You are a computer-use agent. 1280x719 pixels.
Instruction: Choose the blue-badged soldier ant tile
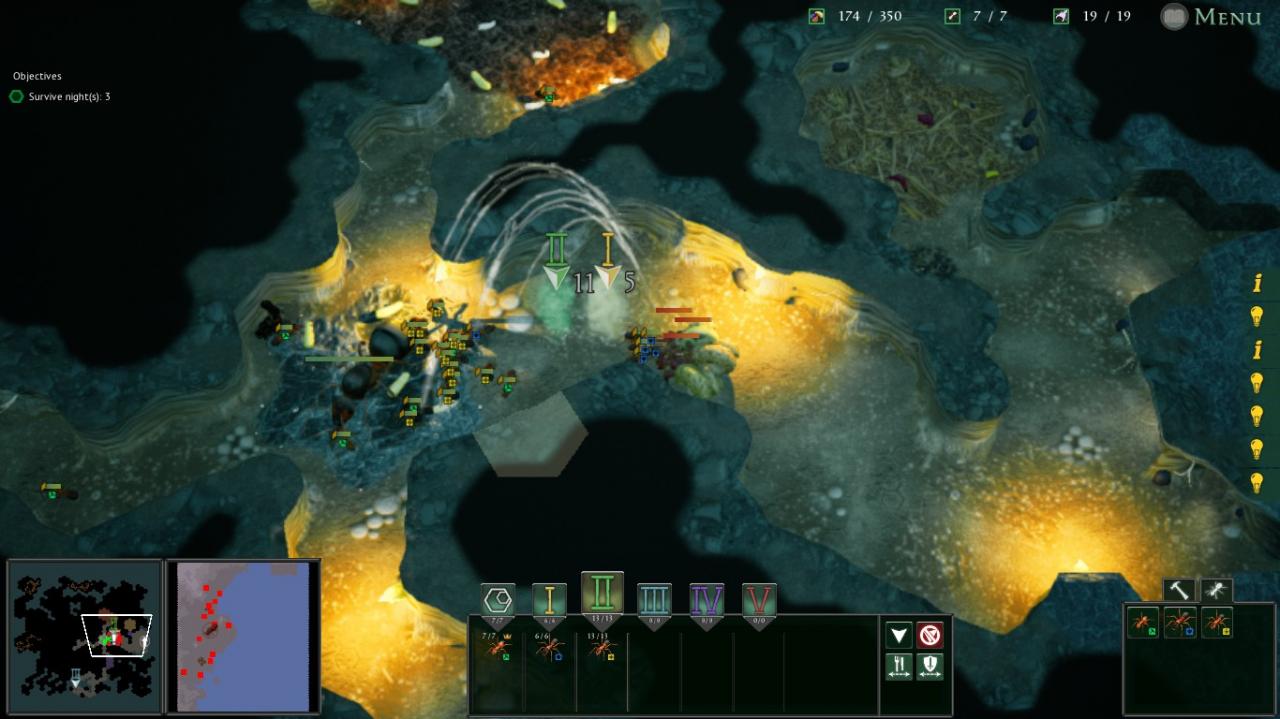[1180, 623]
